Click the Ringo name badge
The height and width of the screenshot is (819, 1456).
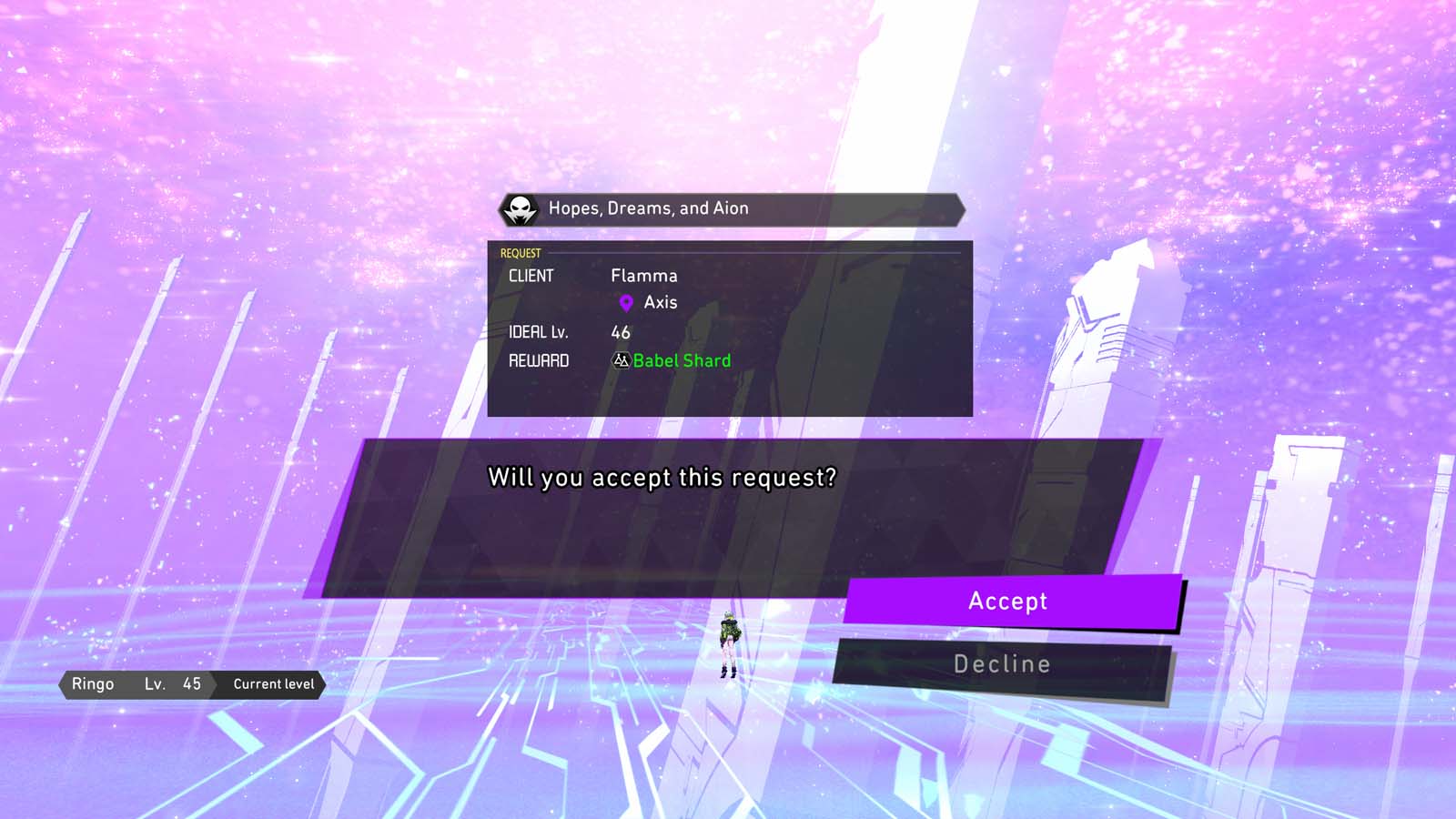point(95,684)
